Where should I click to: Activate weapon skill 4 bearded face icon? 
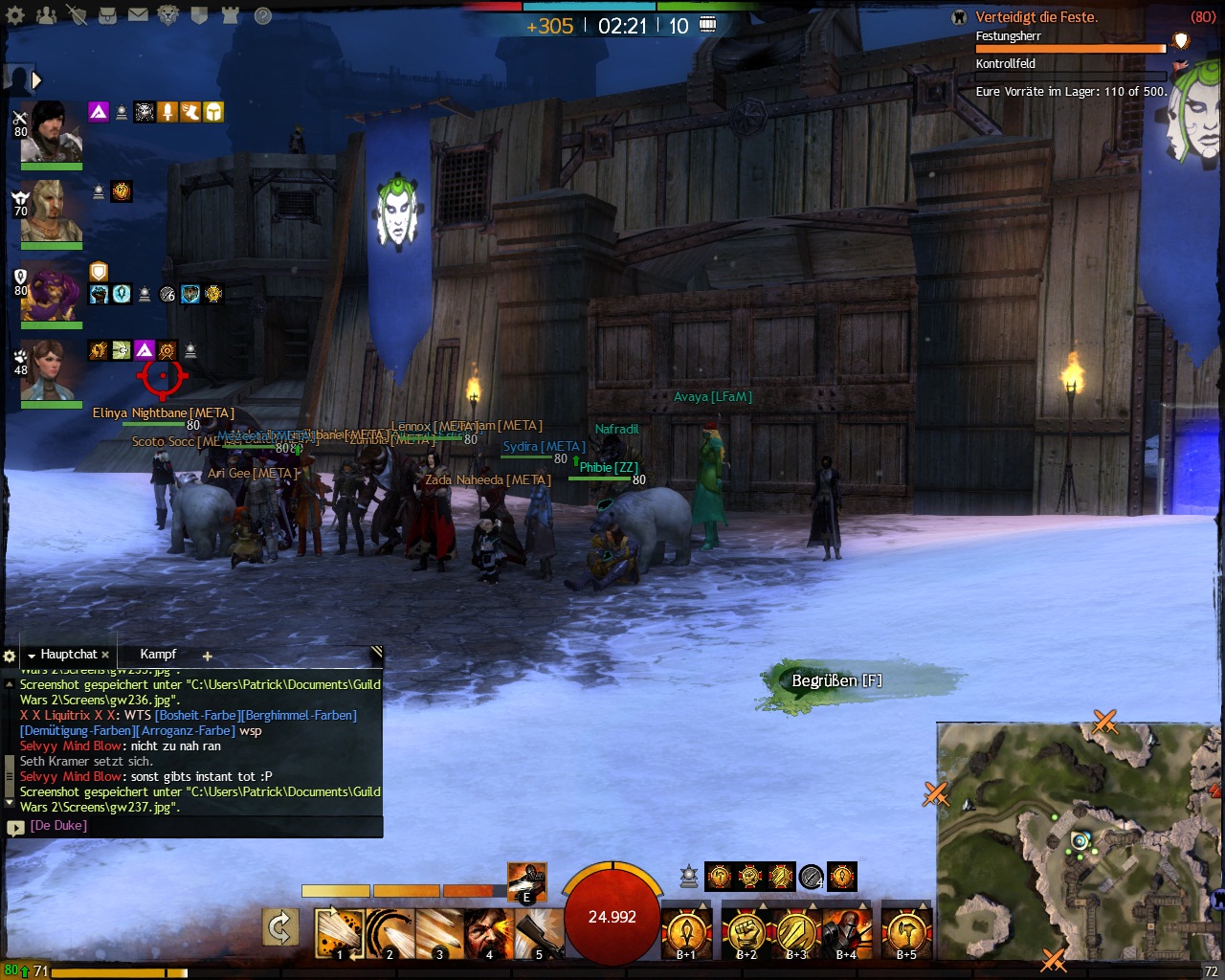488,932
